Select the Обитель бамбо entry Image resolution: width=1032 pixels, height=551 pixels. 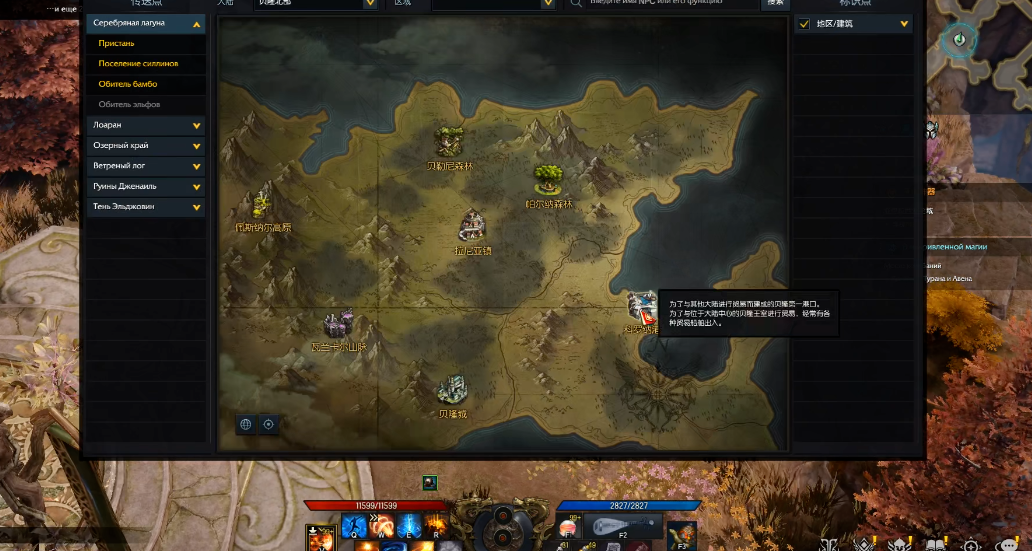click(x=128, y=84)
